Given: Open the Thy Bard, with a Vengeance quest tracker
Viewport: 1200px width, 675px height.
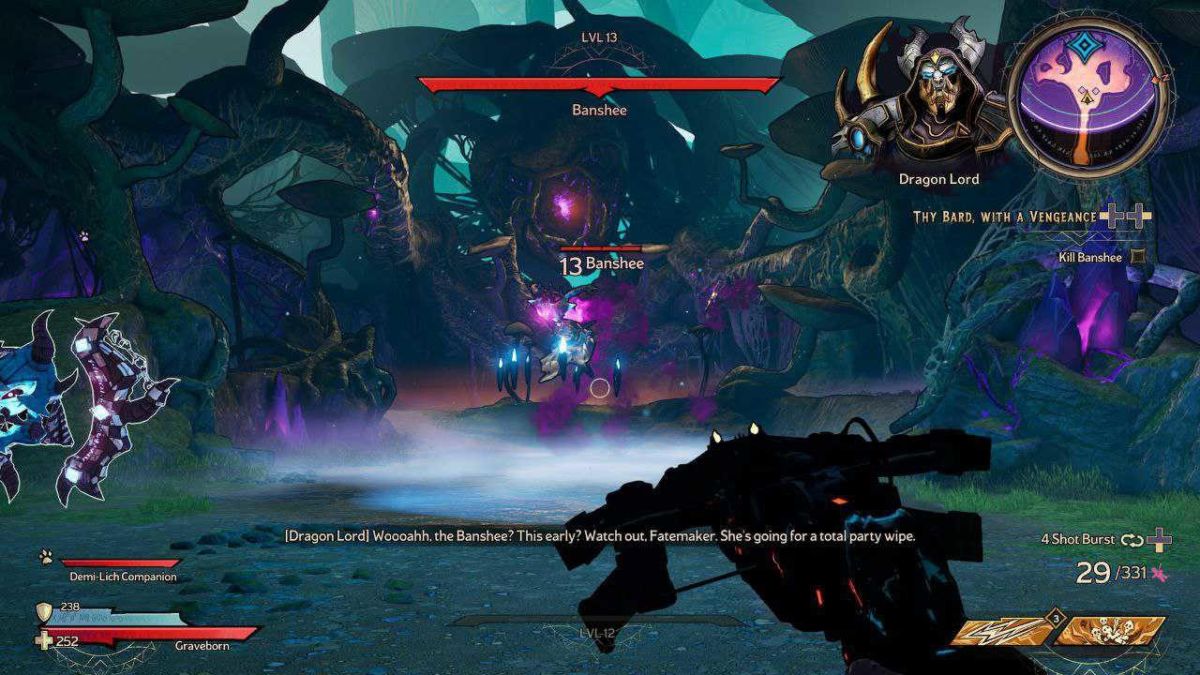Looking at the screenshot, I should pos(1005,216).
